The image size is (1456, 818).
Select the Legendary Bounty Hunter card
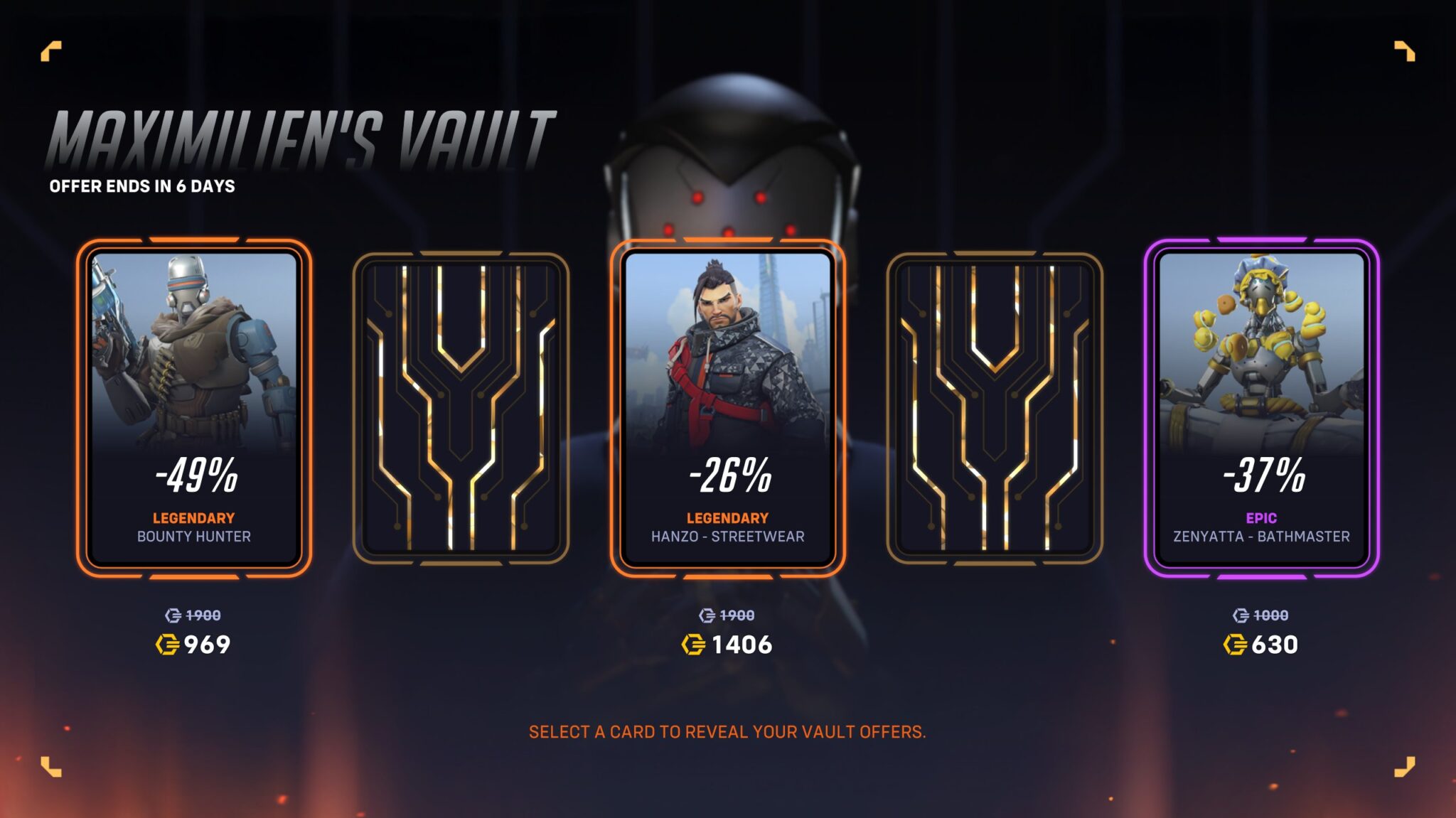[193, 408]
